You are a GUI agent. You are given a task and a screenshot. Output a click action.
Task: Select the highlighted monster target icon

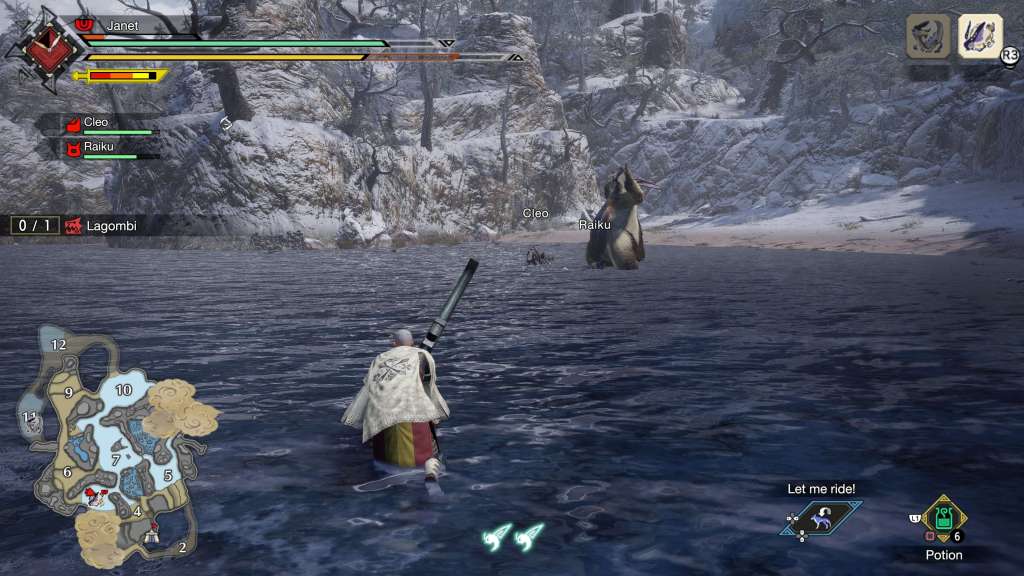pyautogui.click(x=980, y=36)
